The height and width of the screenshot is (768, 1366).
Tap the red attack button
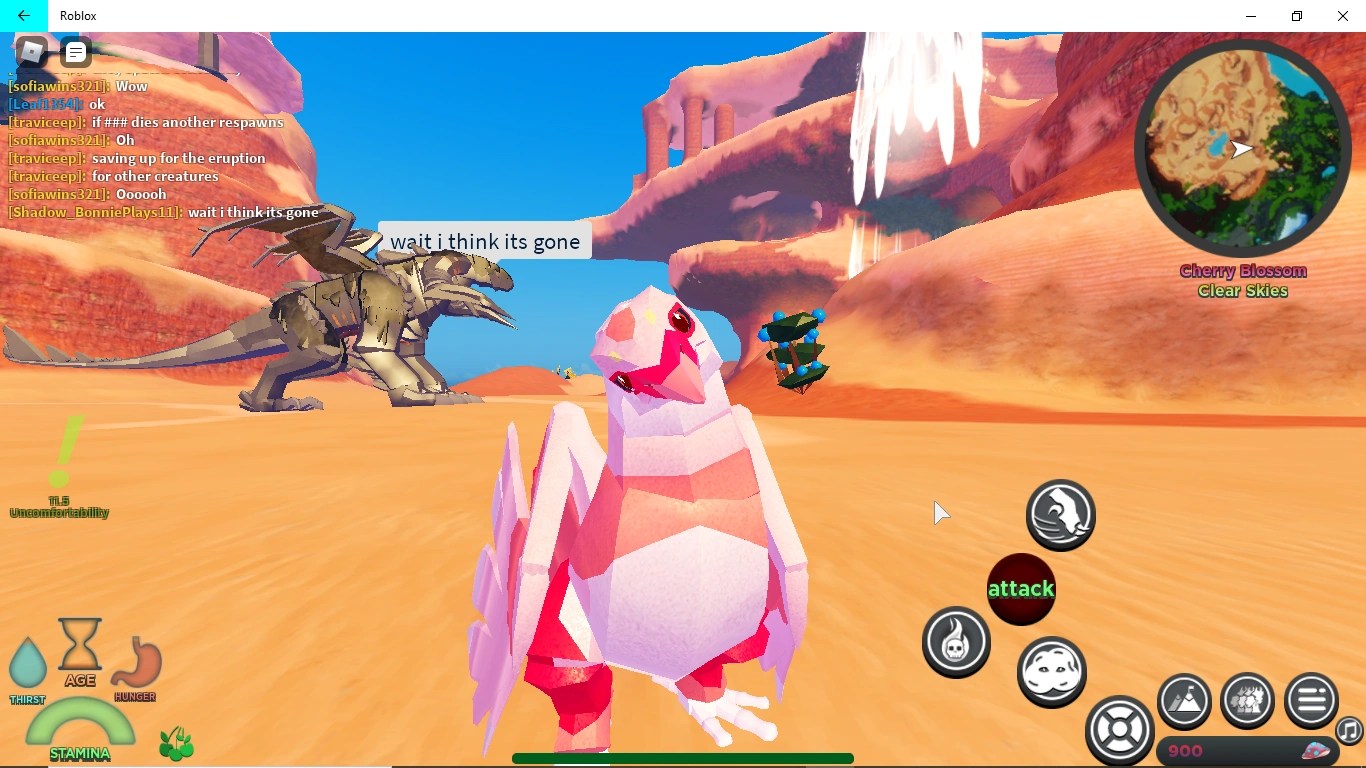pyautogui.click(x=1021, y=589)
